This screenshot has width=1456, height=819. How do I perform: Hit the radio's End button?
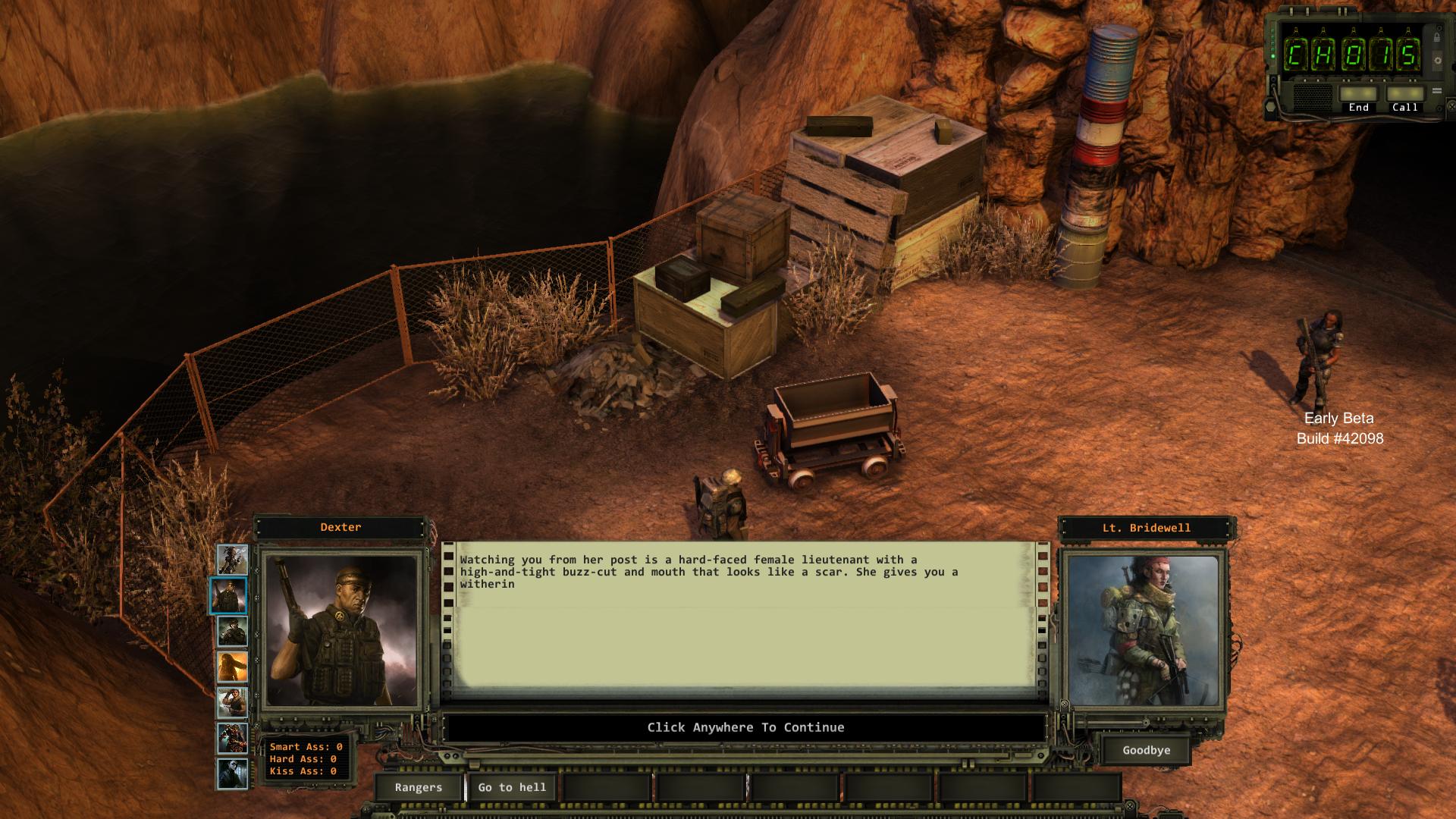(1358, 95)
